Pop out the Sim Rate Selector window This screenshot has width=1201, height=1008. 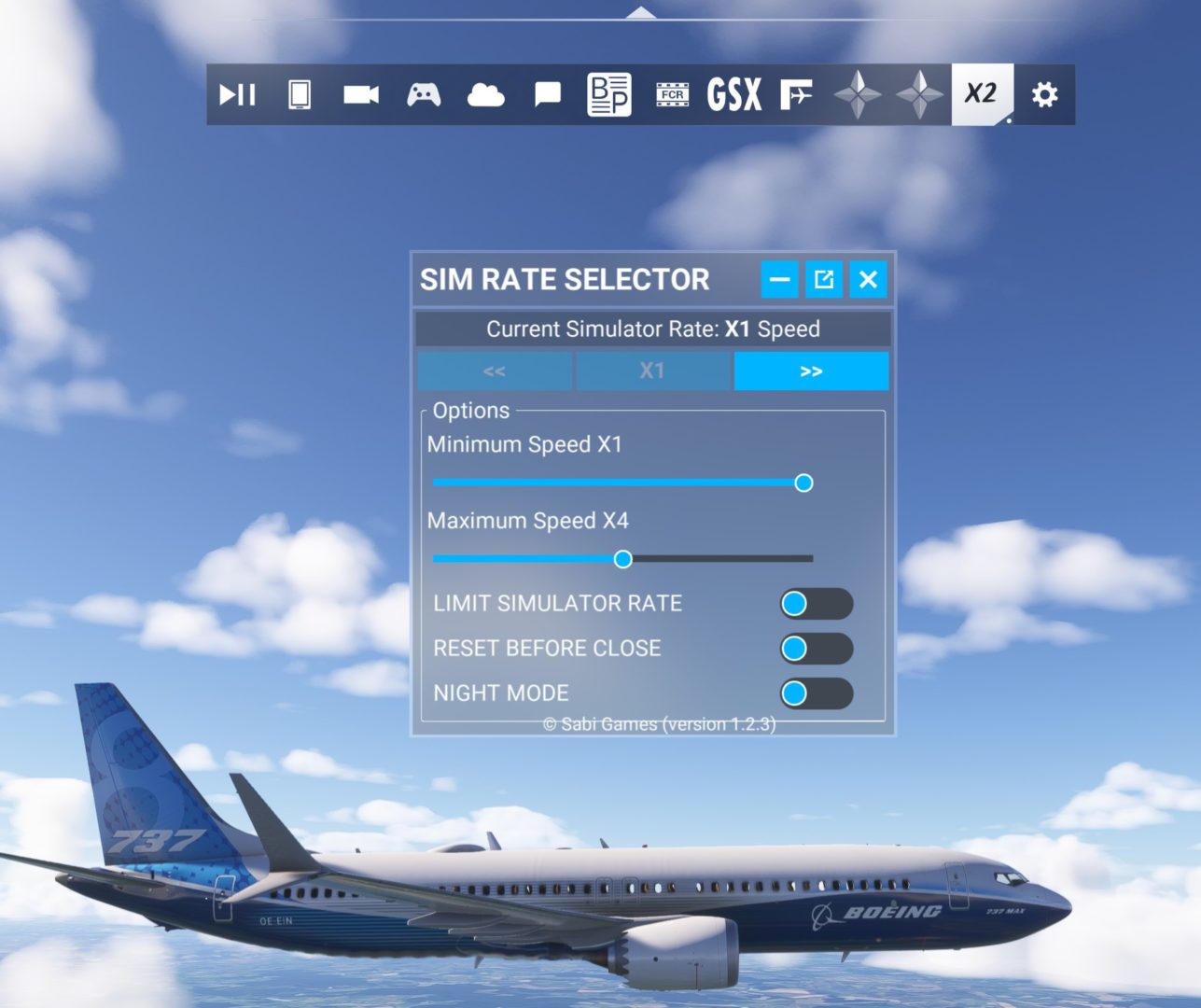[823, 279]
